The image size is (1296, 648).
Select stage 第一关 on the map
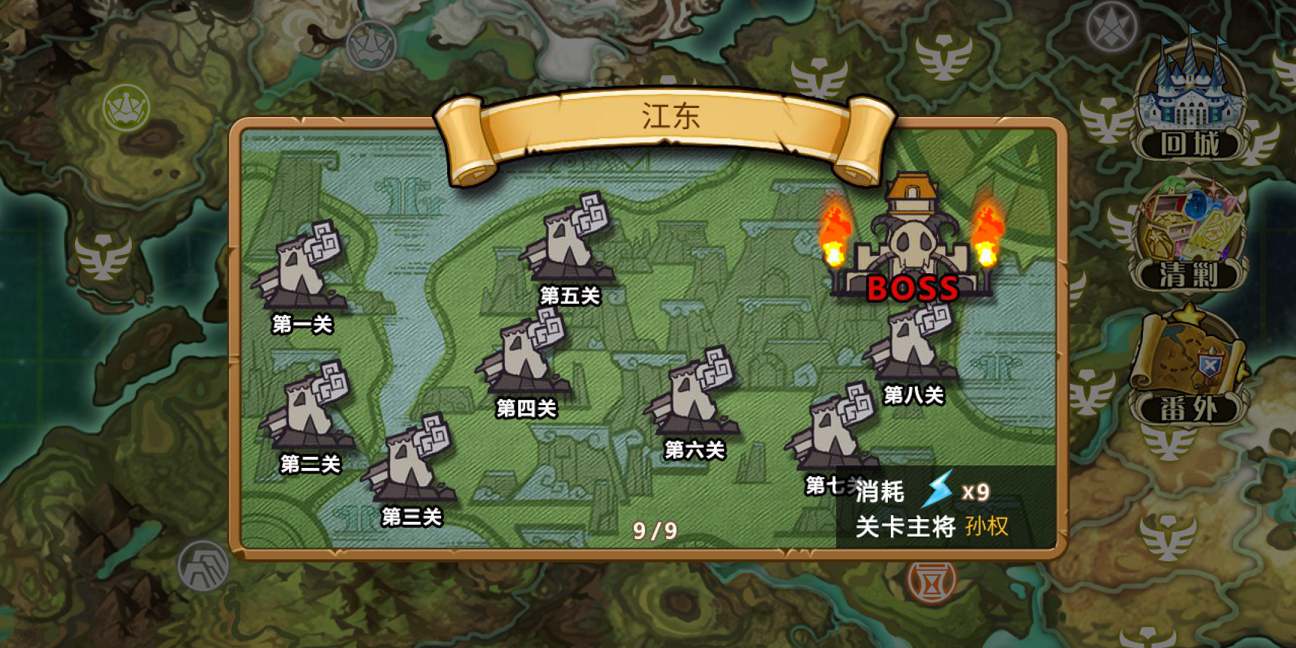tap(301, 270)
